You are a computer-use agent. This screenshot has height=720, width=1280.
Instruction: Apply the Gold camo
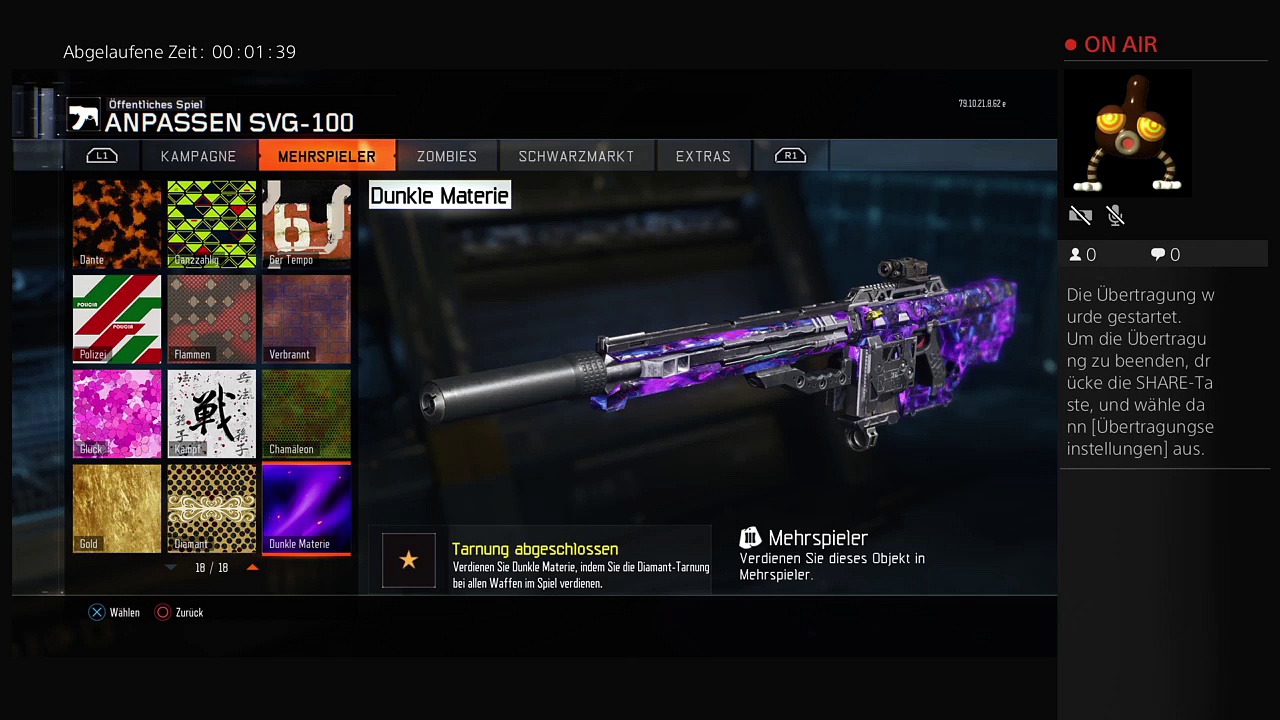coord(117,508)
